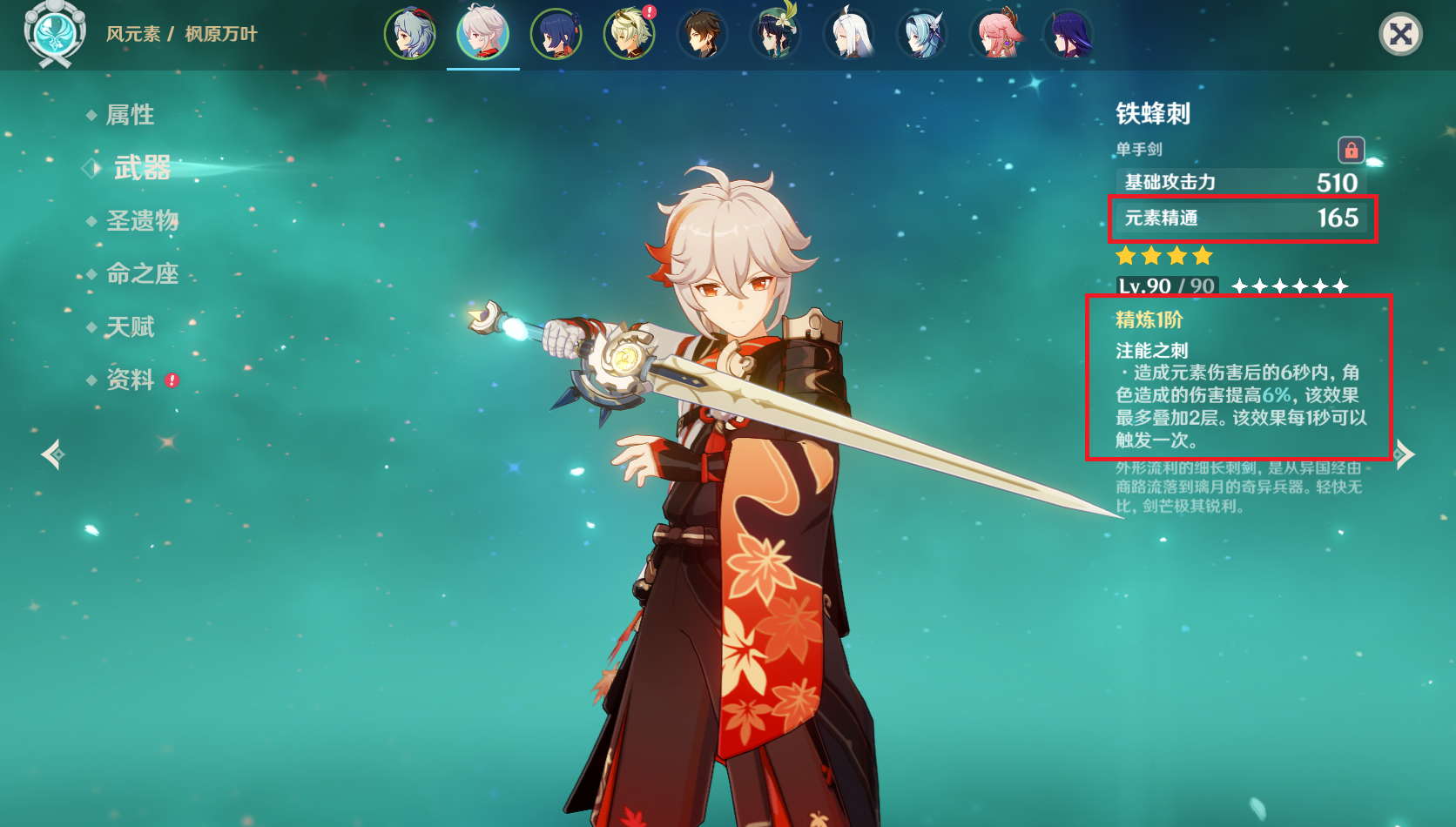Switch to Albedo's portrait with the alert

[630, 35]
